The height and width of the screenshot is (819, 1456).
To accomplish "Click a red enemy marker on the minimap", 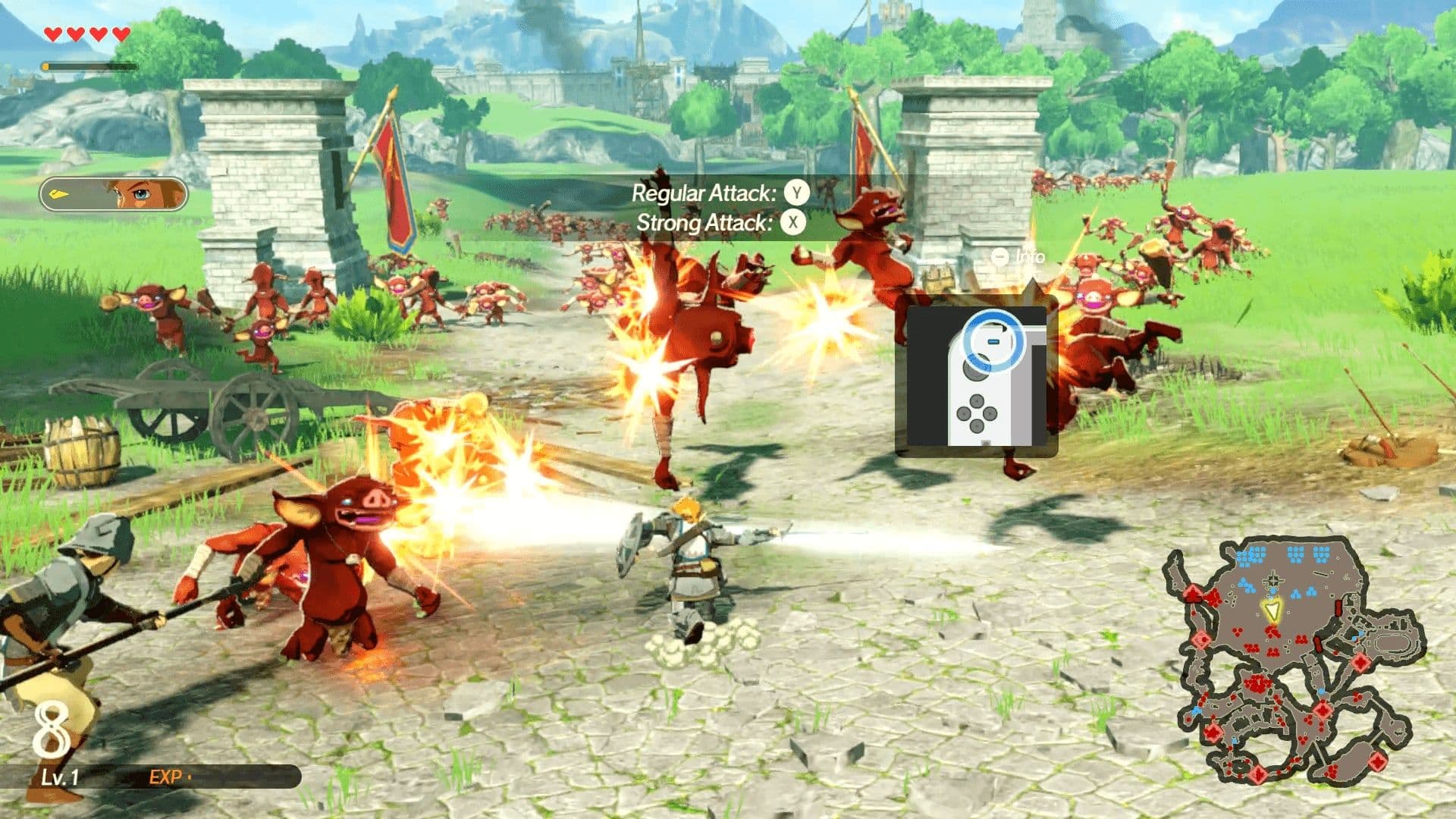I will coord(1256,684).
